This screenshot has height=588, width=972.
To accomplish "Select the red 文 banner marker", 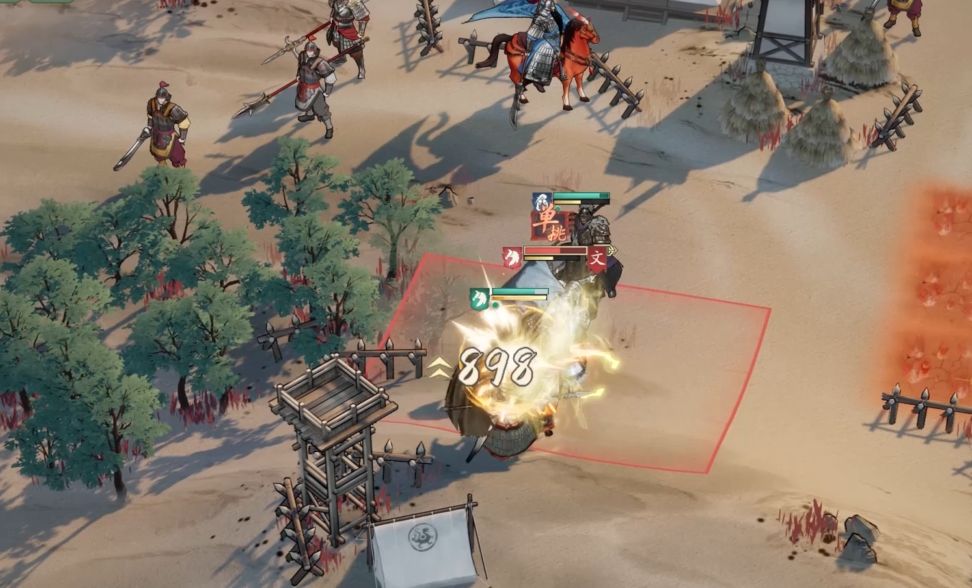I will [x=597, y=260].
